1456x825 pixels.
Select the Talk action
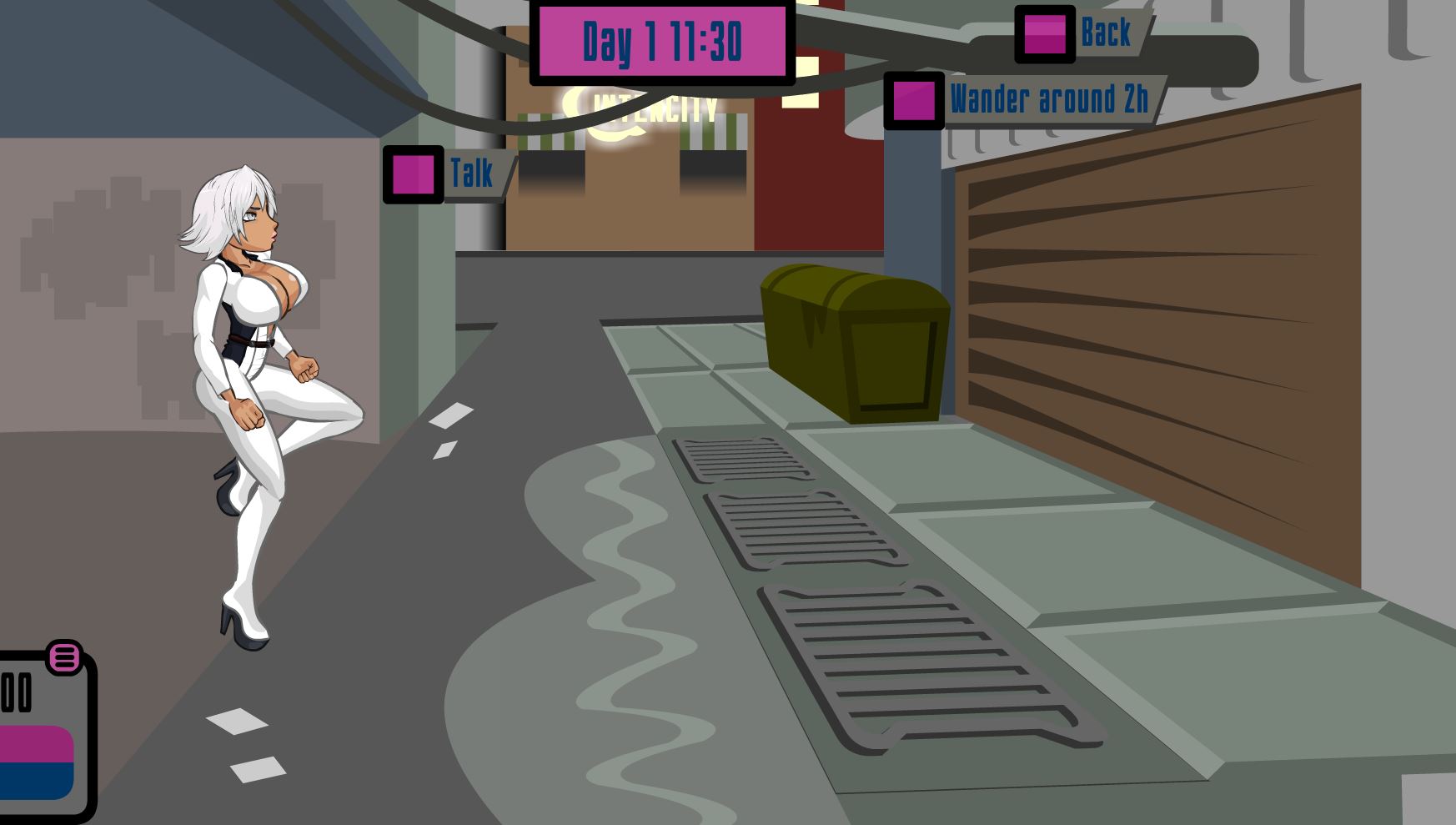tap(470, 173)
